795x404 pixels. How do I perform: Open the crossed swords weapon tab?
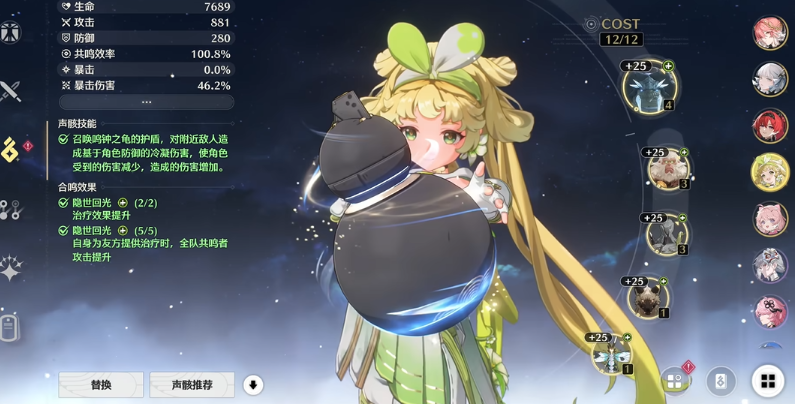click(x=11, y=92)
